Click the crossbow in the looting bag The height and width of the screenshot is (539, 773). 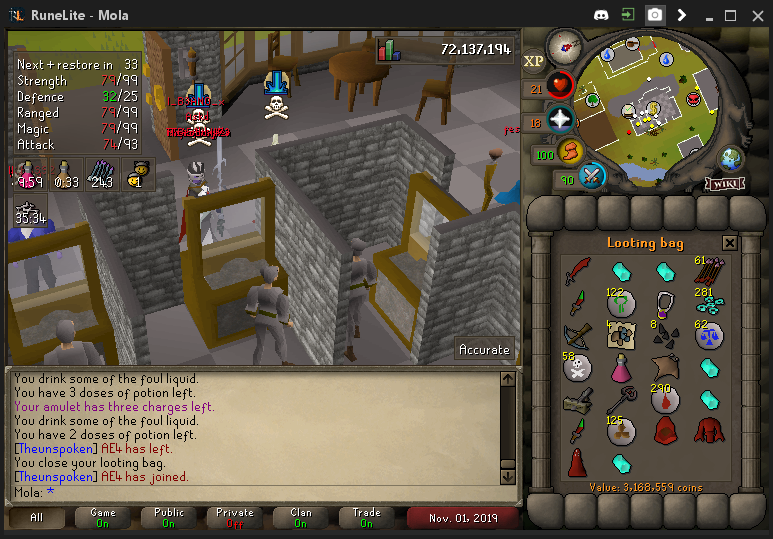coord(576,335)
